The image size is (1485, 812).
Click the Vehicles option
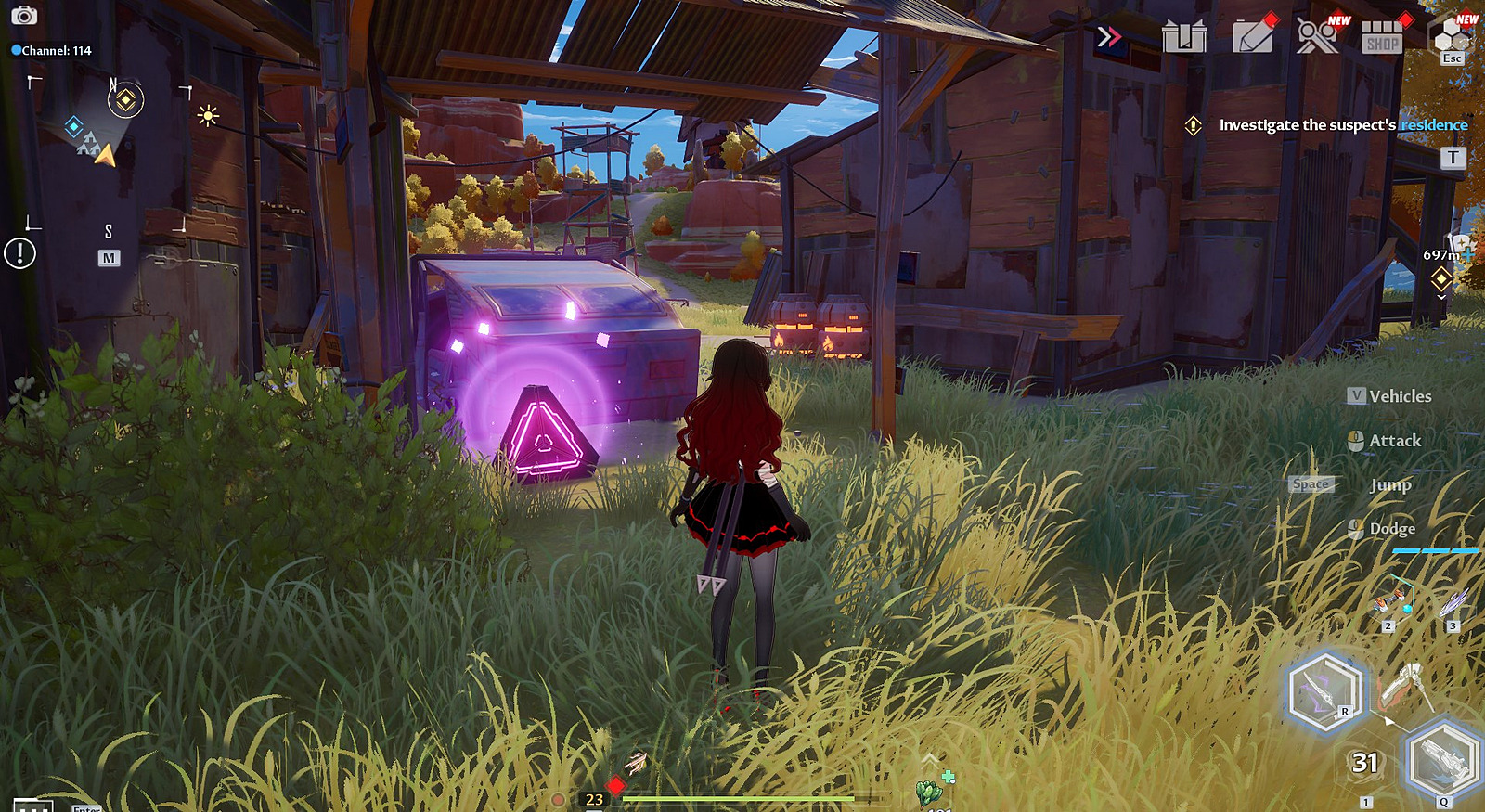click(1400, 396)
